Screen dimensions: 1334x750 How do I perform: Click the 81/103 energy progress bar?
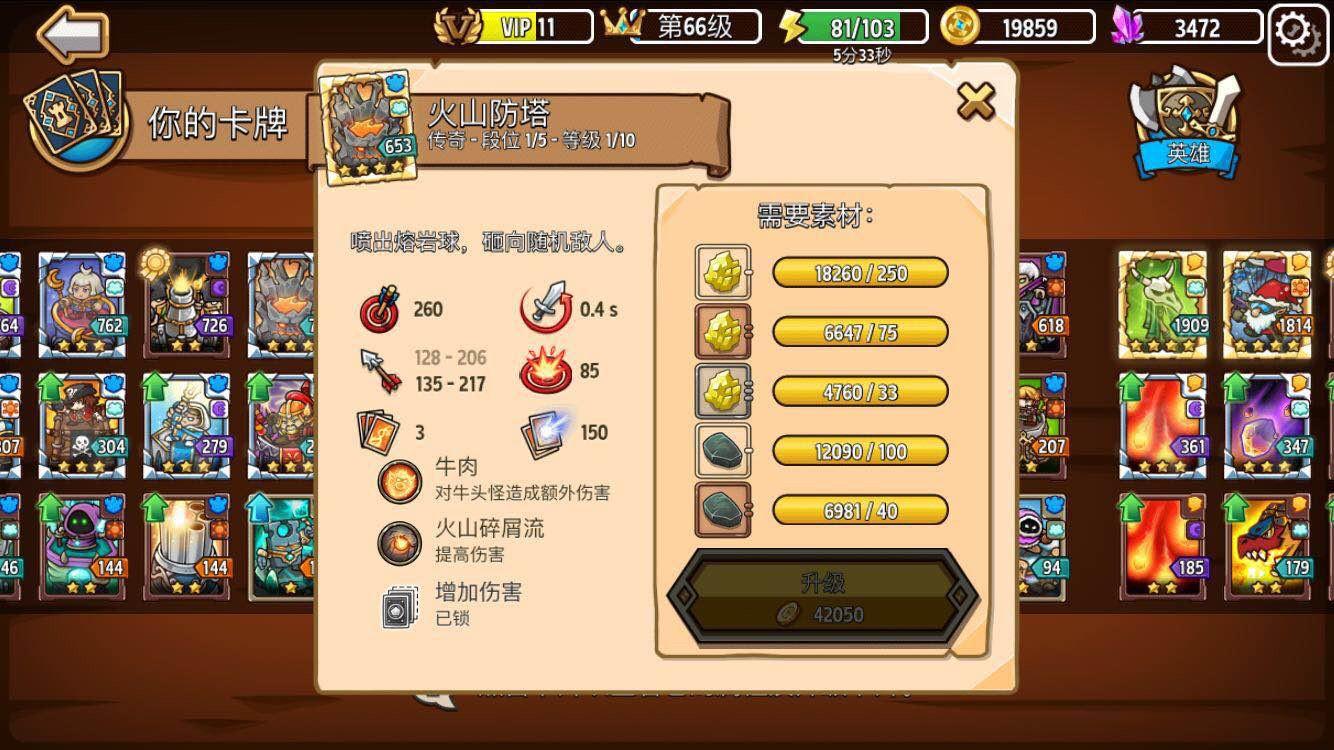(861, 27)
